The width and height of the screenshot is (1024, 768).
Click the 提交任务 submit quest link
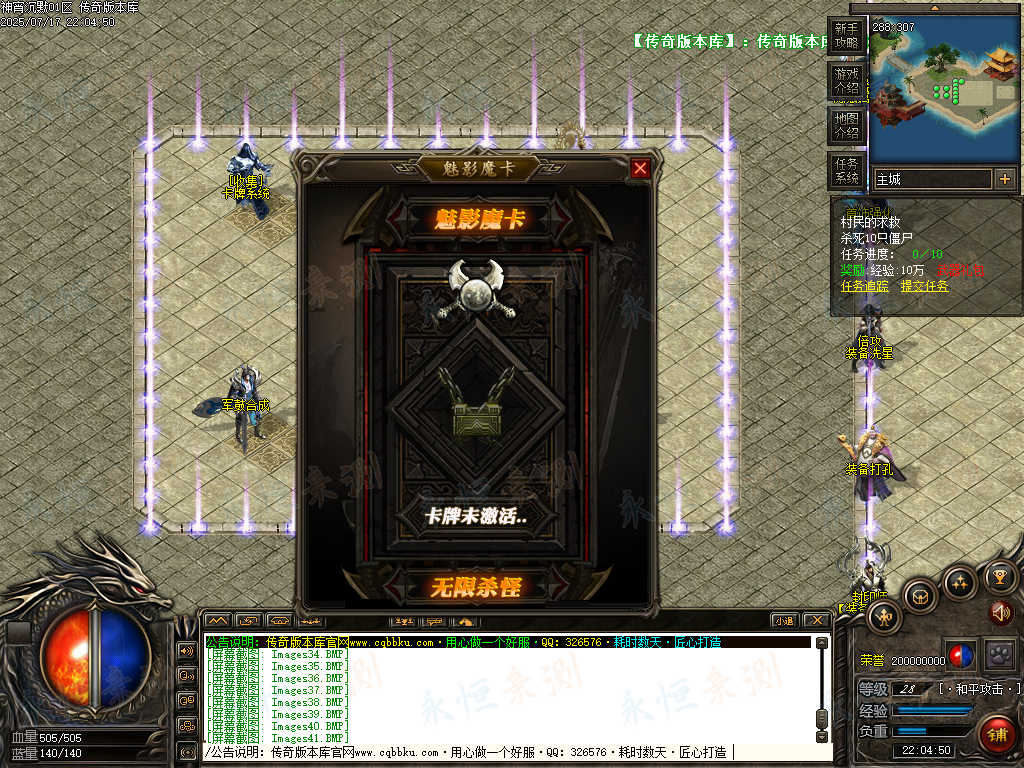point(924,286)
